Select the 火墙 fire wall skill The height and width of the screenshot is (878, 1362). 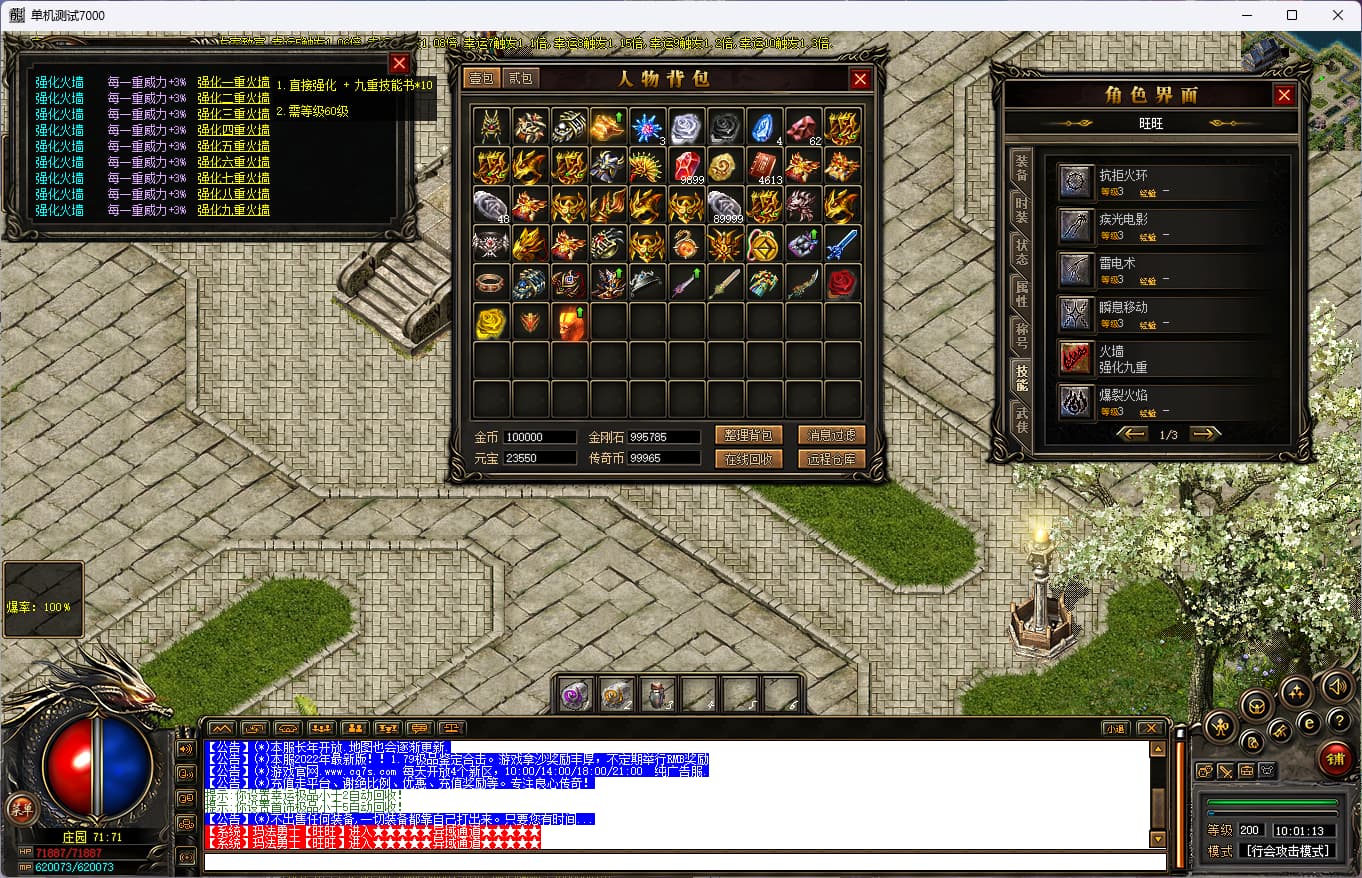click(1076, 358)
